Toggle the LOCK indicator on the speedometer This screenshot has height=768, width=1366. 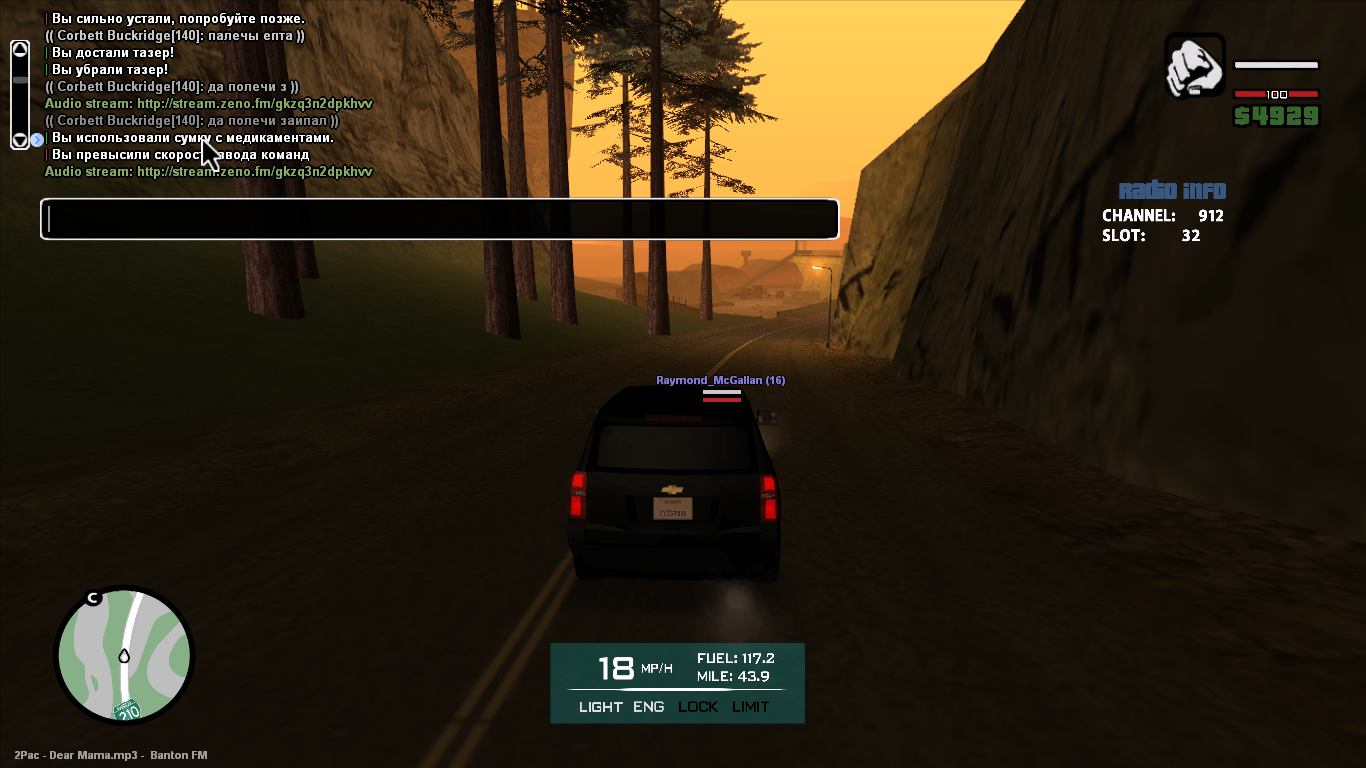(698, 707)
